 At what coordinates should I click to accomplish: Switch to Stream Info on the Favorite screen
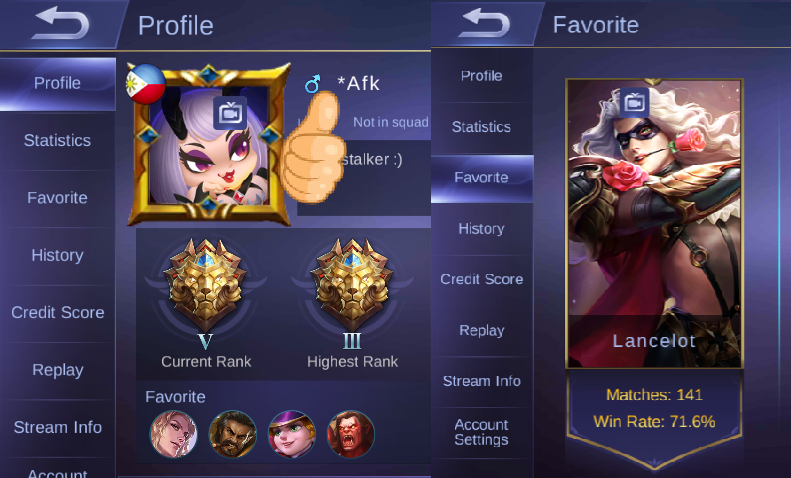coord(481,381)
